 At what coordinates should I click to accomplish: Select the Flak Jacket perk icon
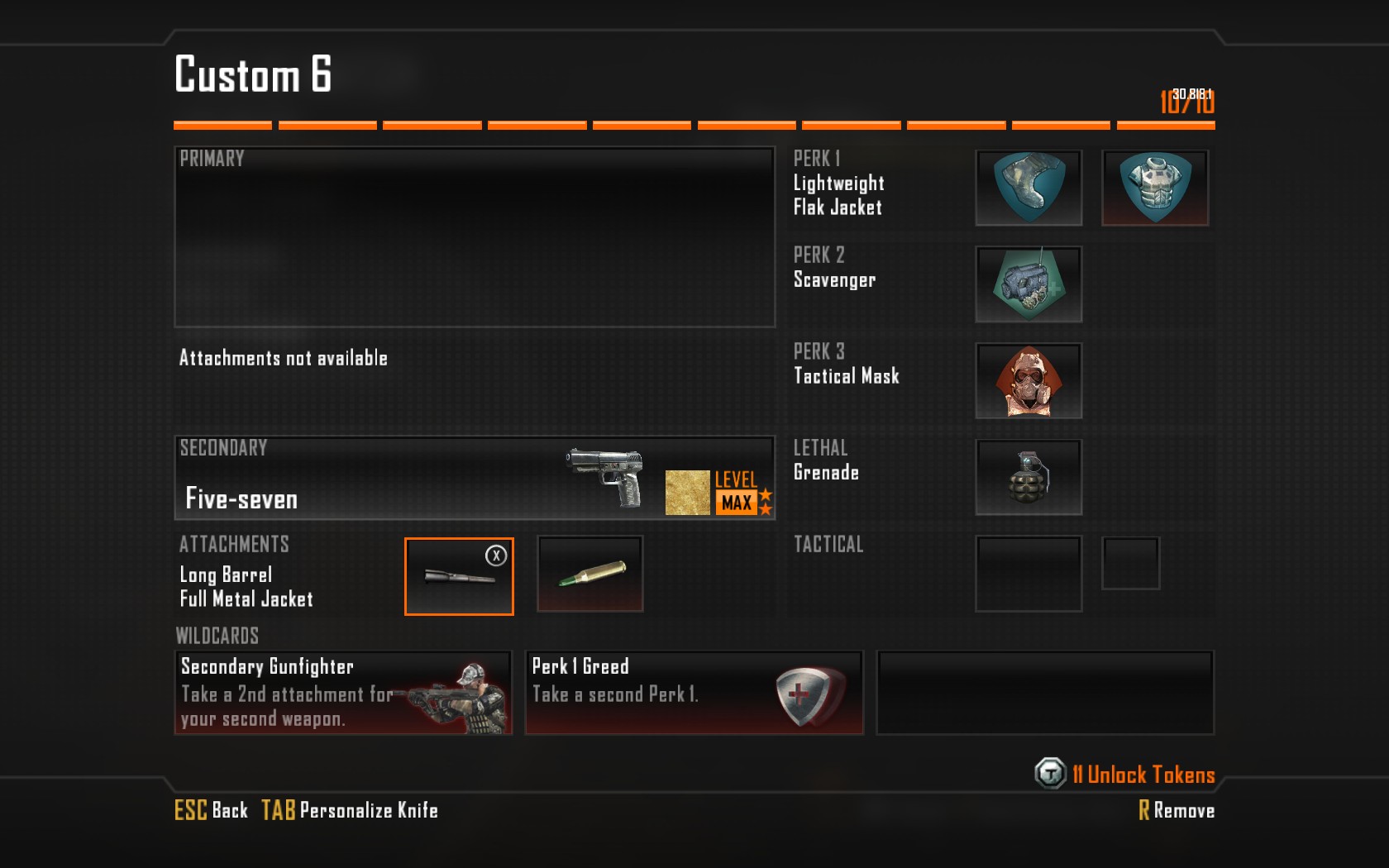(x=1155, y=188)
